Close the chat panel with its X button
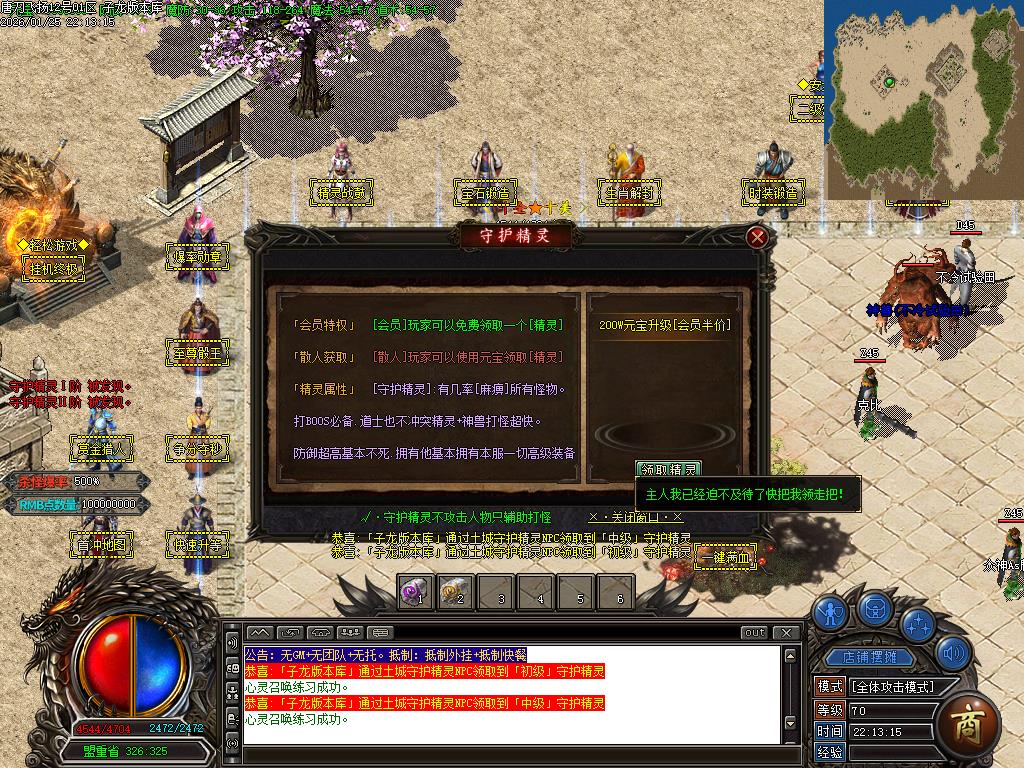Image resolution: width=1024 pixels, height=768 pixels. [x=788, y=632]
